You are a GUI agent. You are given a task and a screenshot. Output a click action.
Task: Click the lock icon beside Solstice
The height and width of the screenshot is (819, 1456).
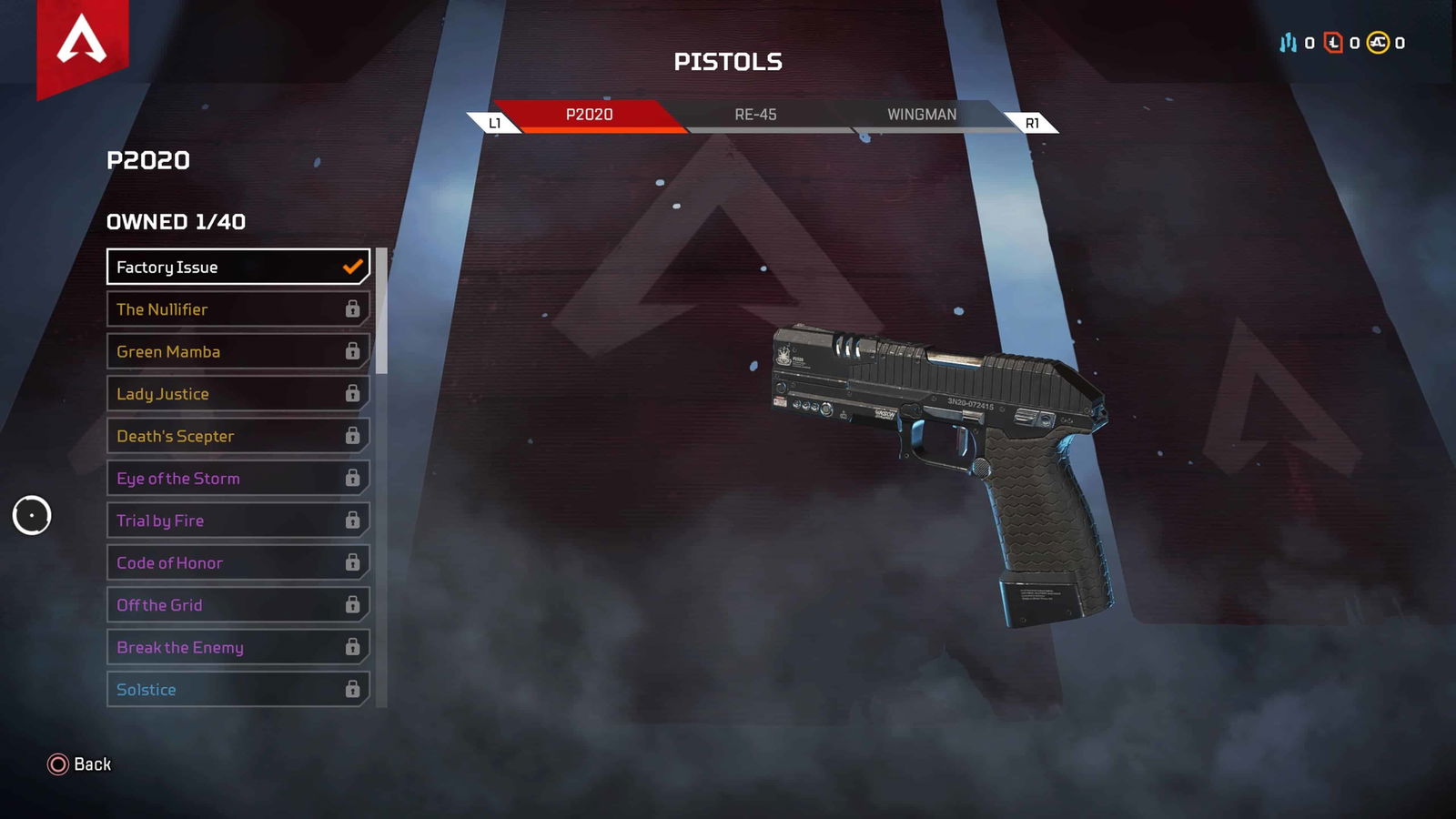click(353, 690)
